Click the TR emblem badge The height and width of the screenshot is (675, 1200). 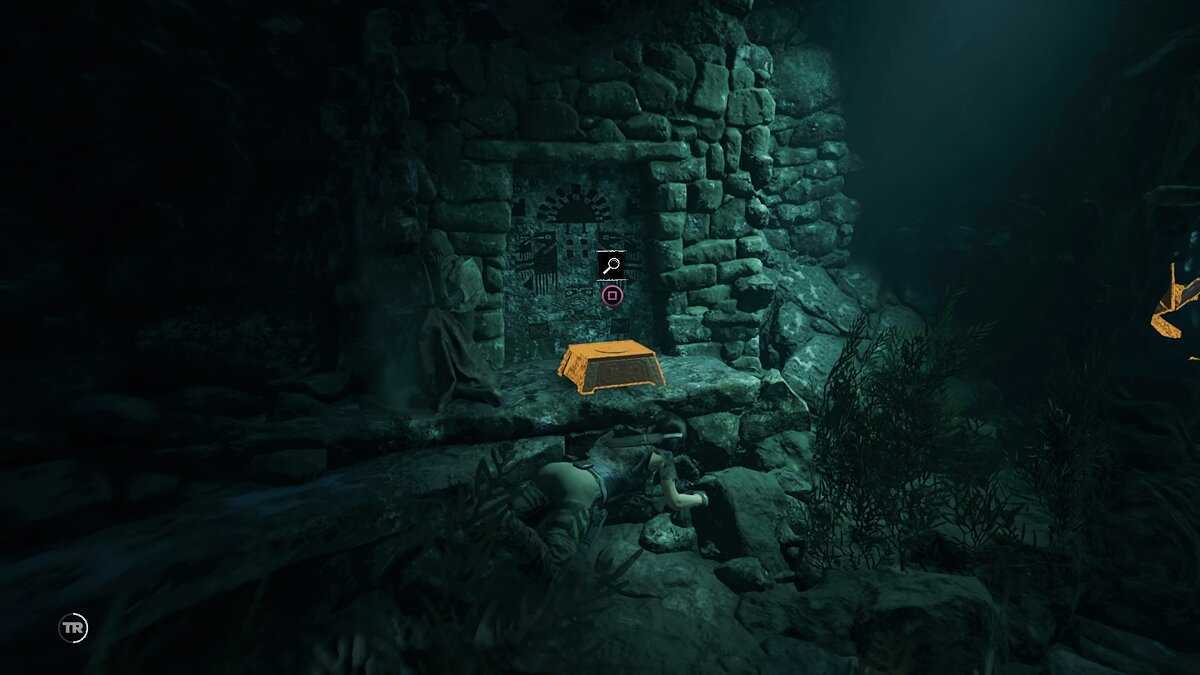(73, 628)
